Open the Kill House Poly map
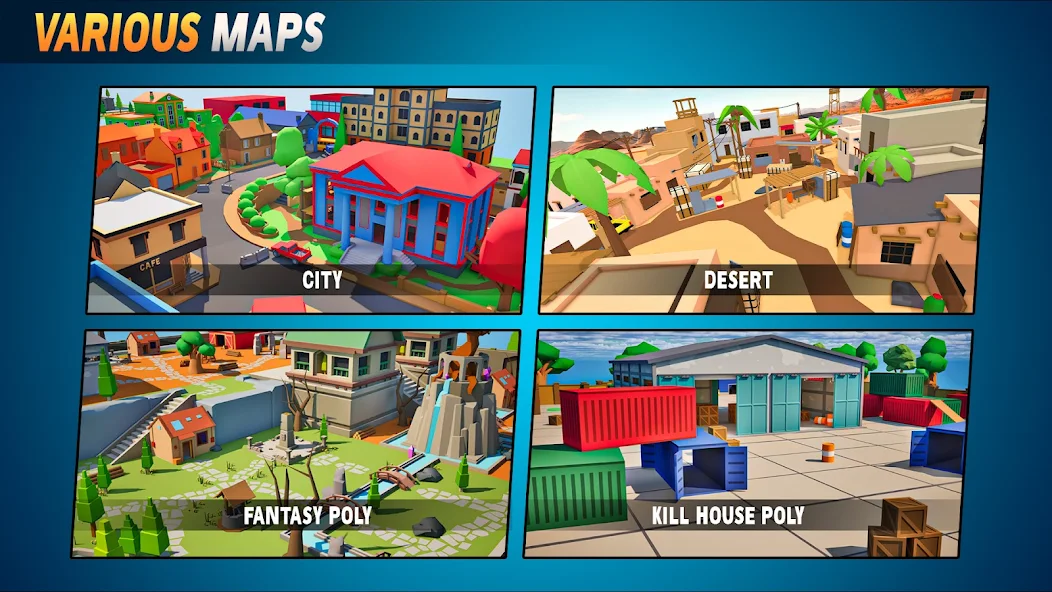Image resolution: width=1052 pixels, height=592 pixels. pyautogui.click(x=746, y=443)
